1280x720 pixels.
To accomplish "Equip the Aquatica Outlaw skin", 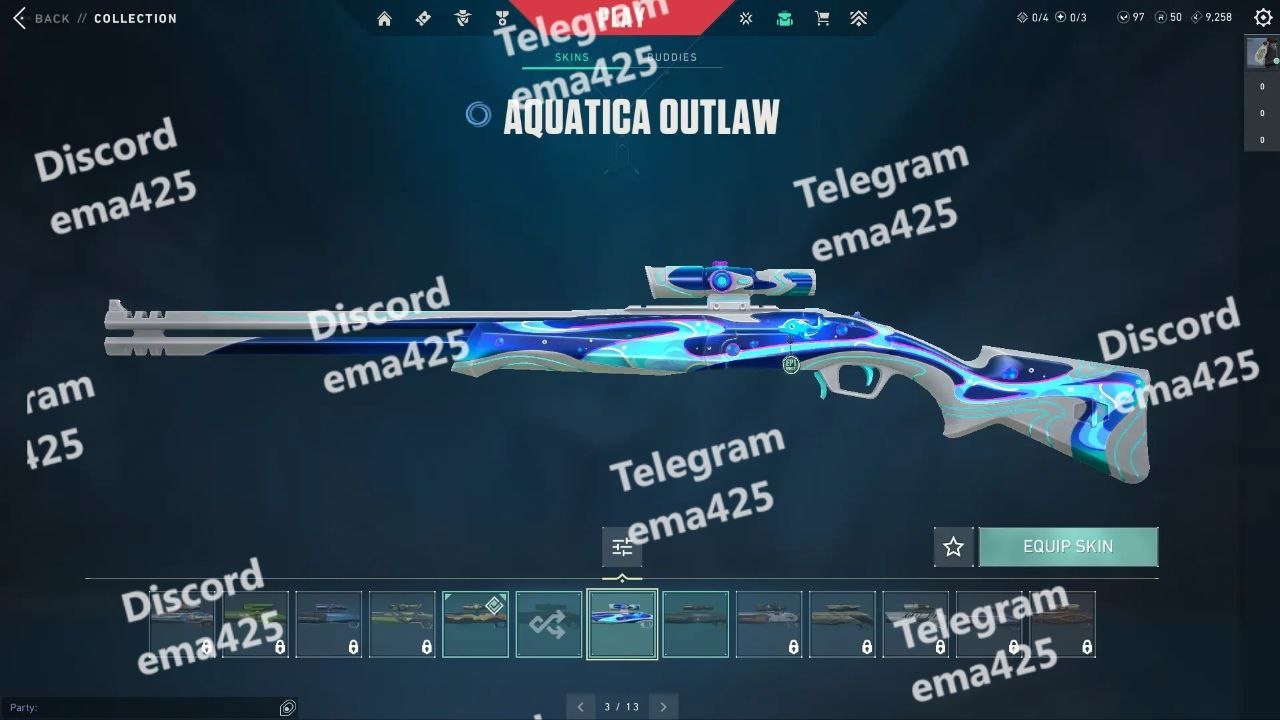I will pyautogui.click(x=1068, y=547).
